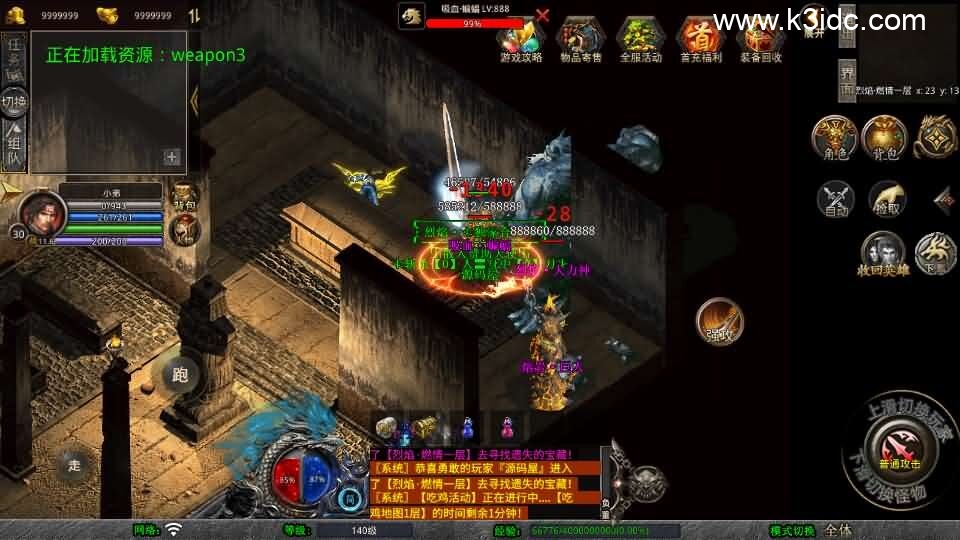The image size is (960, 540).
Task: Select the 跑 run movement button
Action: 181,375
